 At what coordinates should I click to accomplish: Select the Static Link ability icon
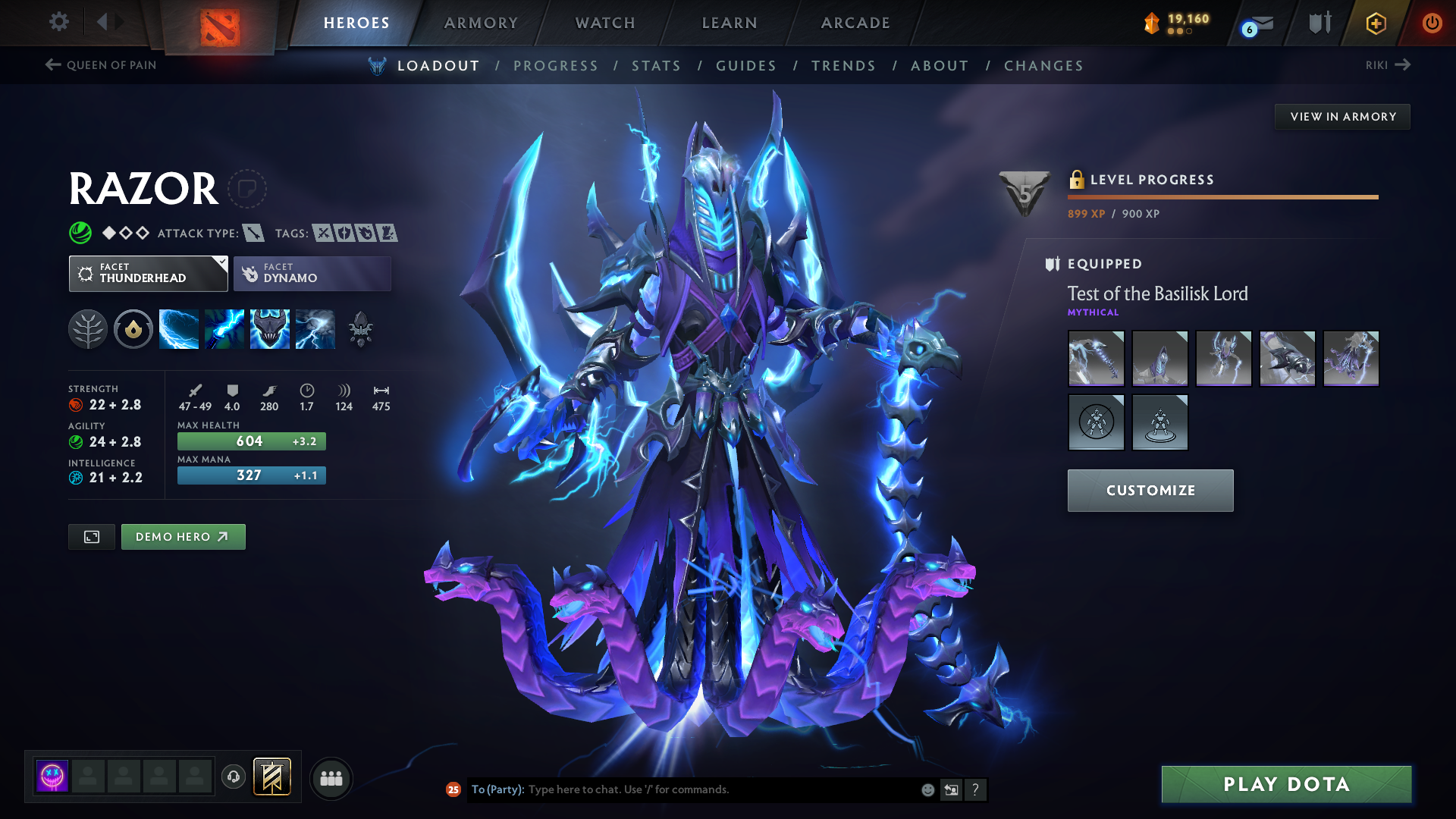point(224,328)
